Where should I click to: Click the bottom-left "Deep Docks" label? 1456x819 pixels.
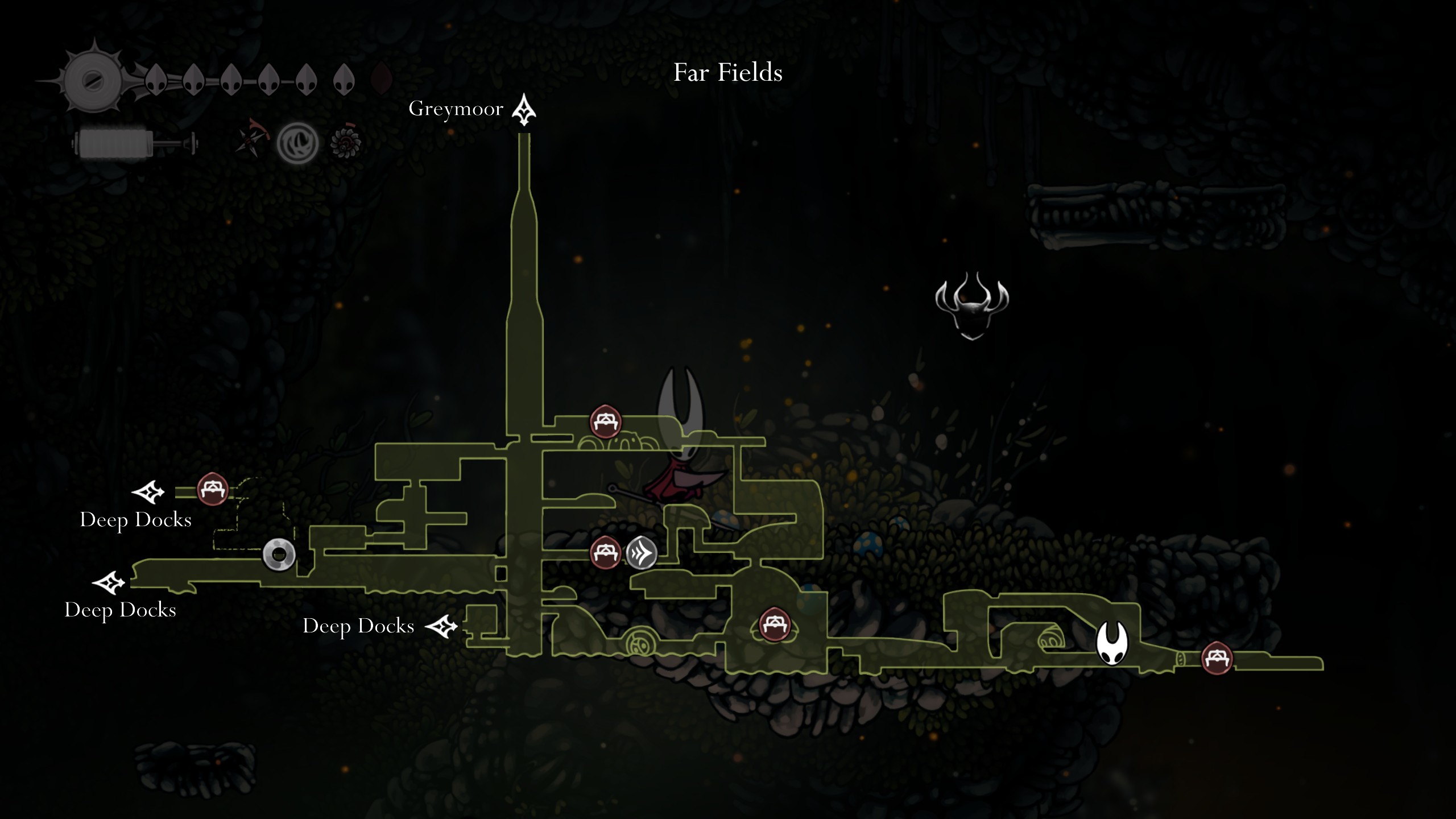click(x=121, y=611)
